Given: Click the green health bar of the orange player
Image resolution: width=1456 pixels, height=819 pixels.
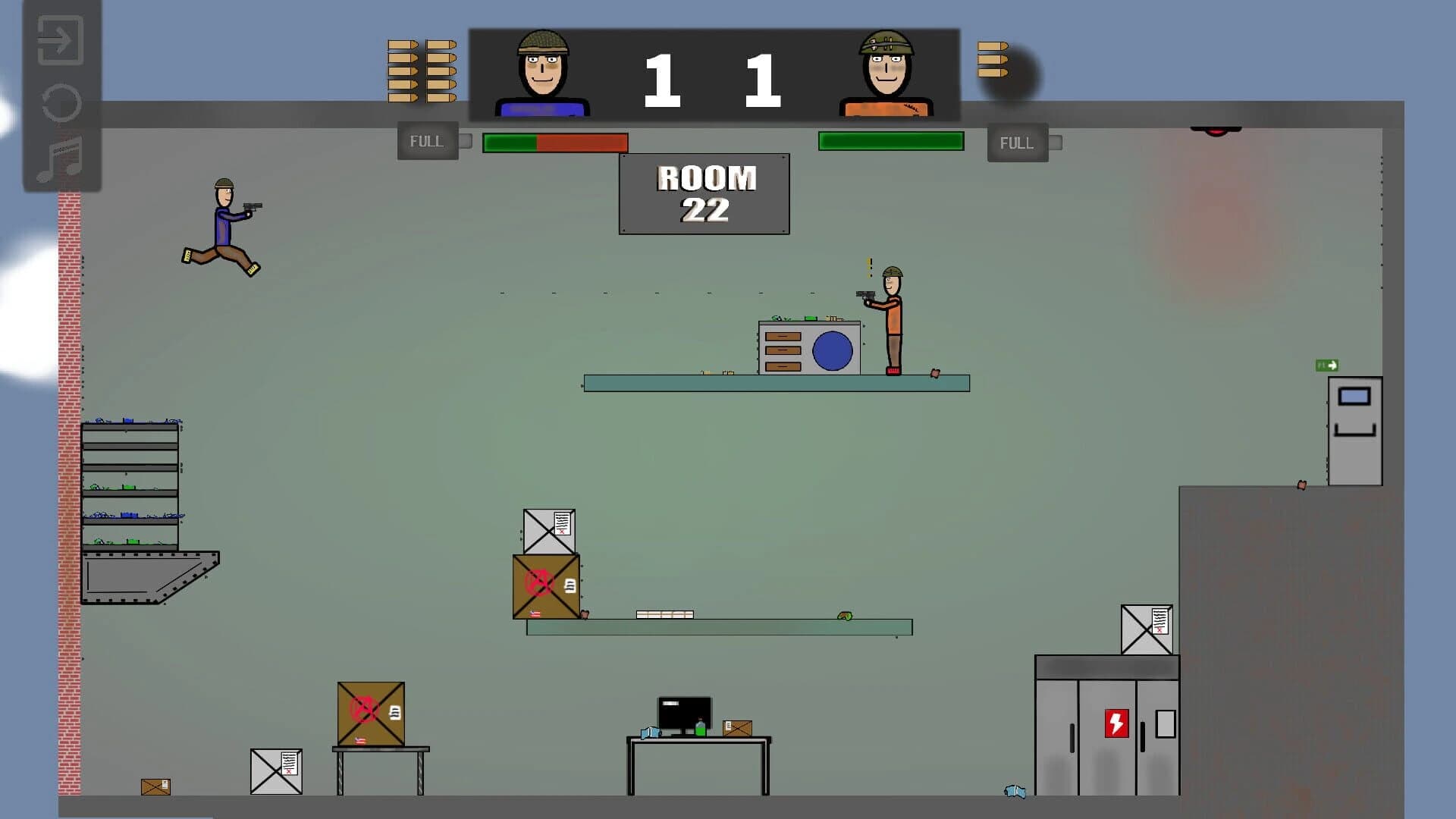Looking at the screenshot, I should point(892,140).
